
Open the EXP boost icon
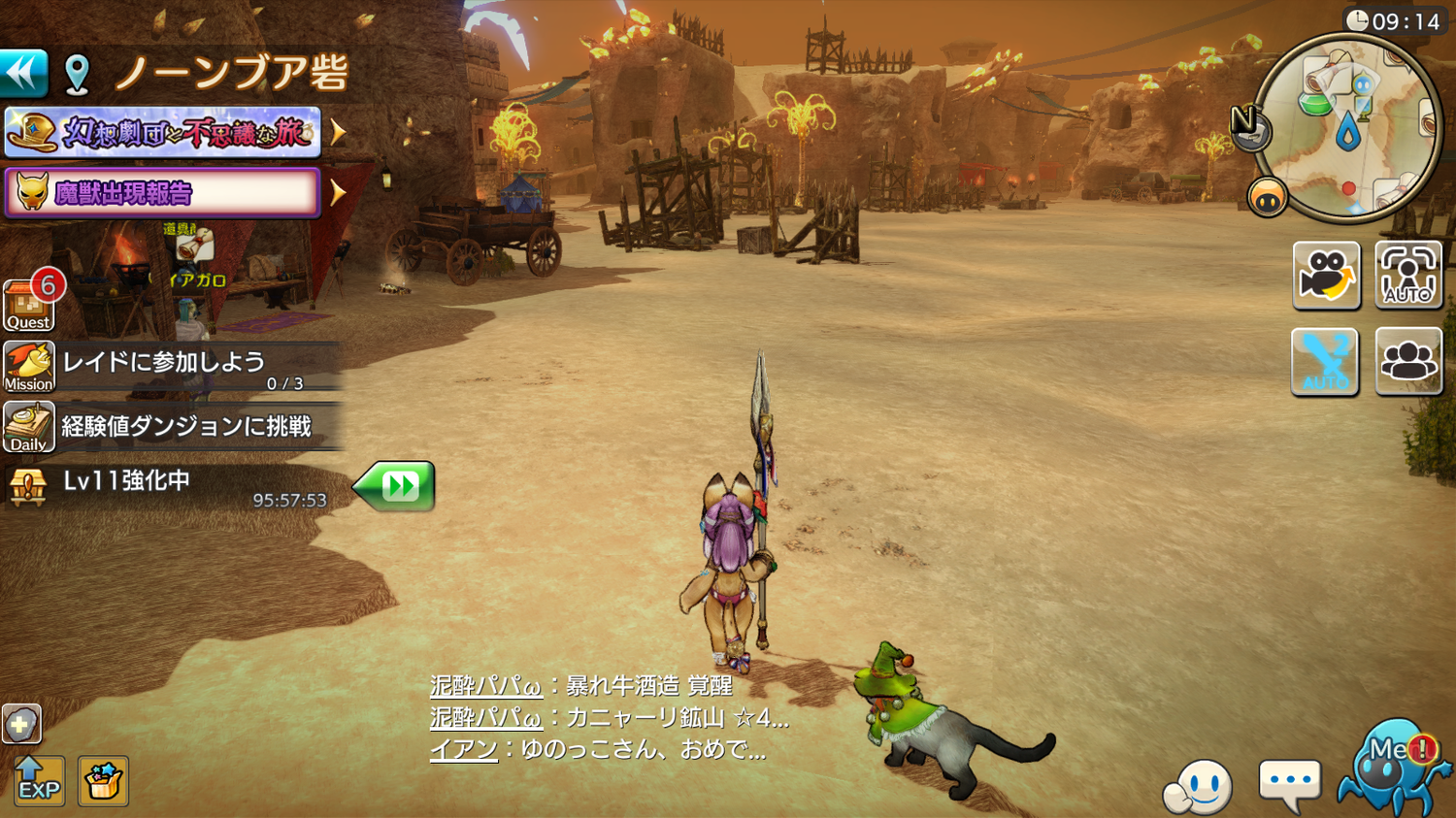tap(39, 780)
